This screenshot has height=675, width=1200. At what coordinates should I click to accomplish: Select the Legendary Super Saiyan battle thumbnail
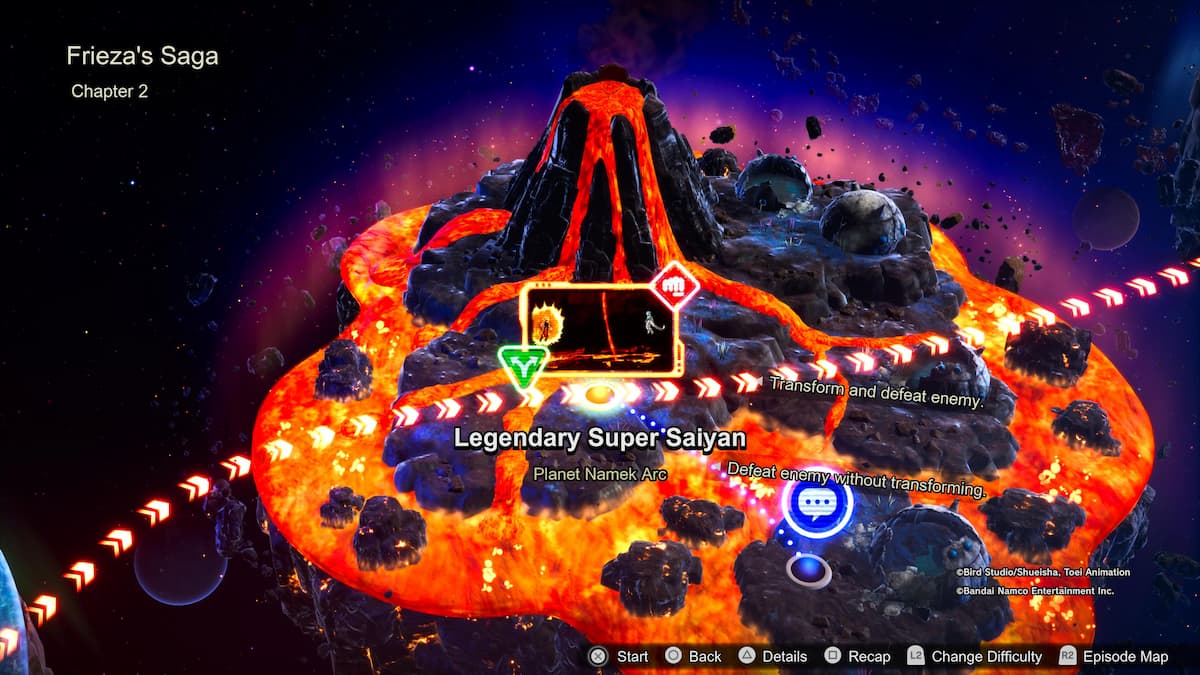point(601,329)
